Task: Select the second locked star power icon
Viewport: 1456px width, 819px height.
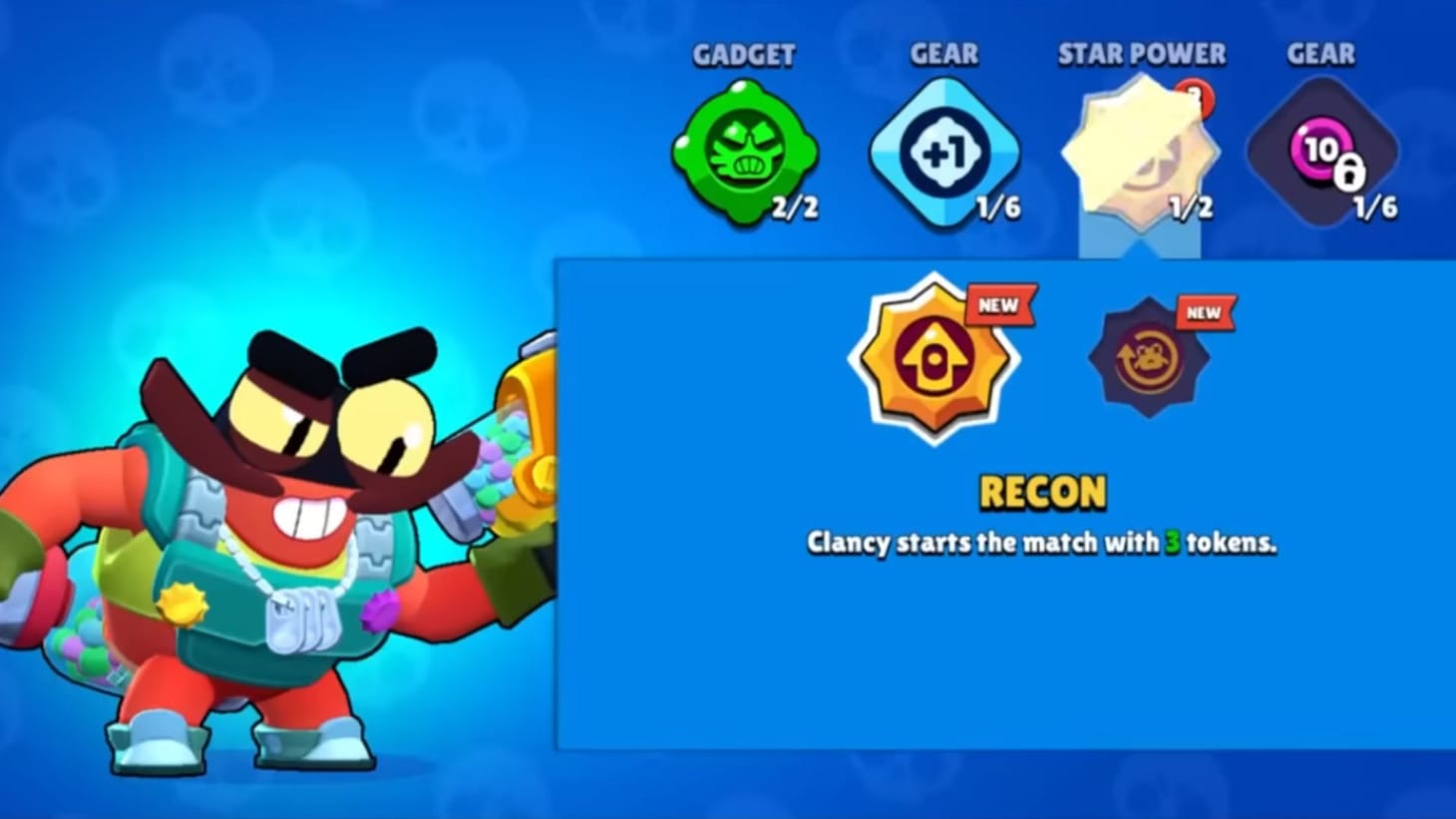Action: pyautogui.click(x=1149, y=359)
